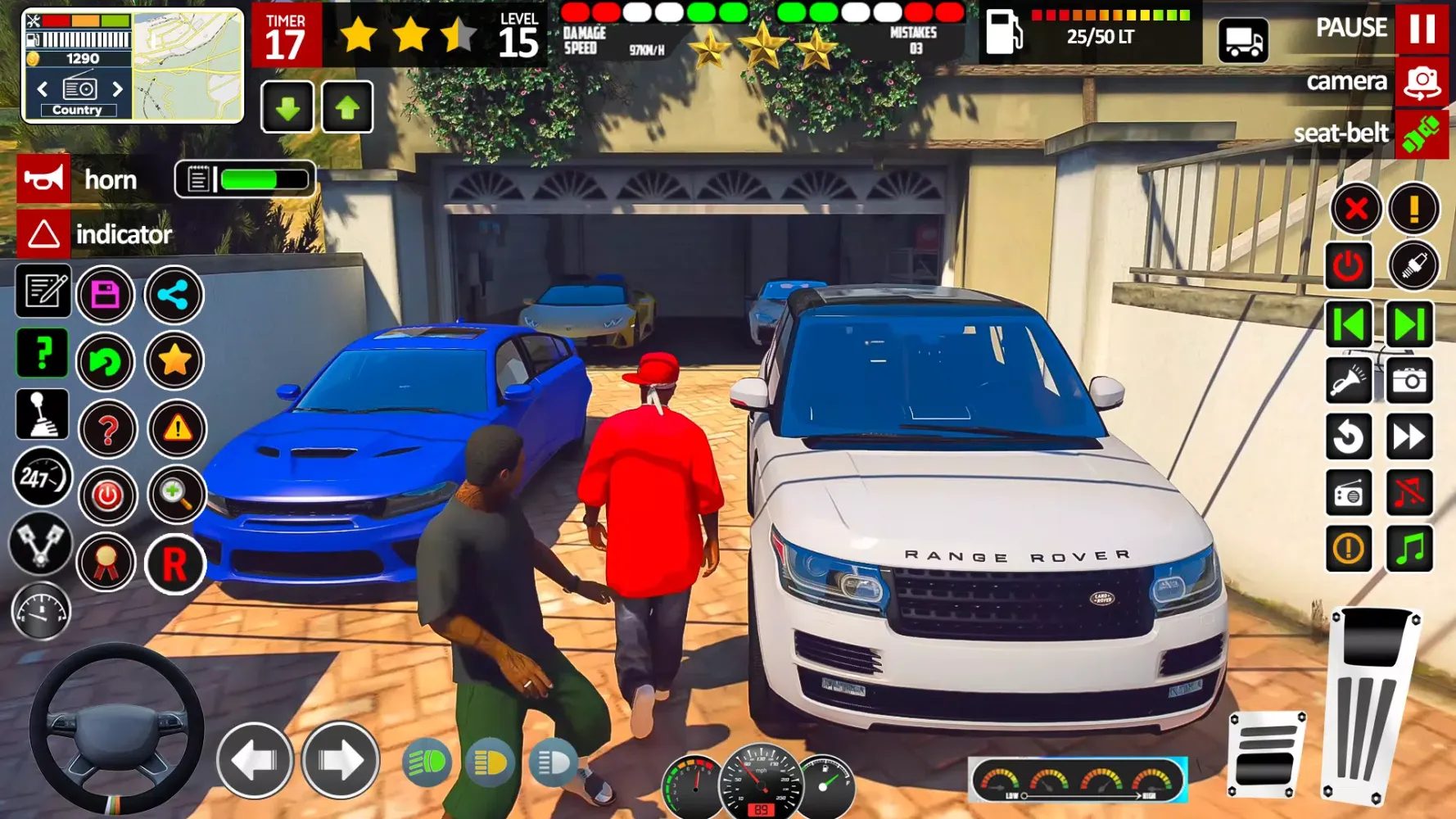
Task: Skip to next with green forward track button
Action: click(1409, 324)
